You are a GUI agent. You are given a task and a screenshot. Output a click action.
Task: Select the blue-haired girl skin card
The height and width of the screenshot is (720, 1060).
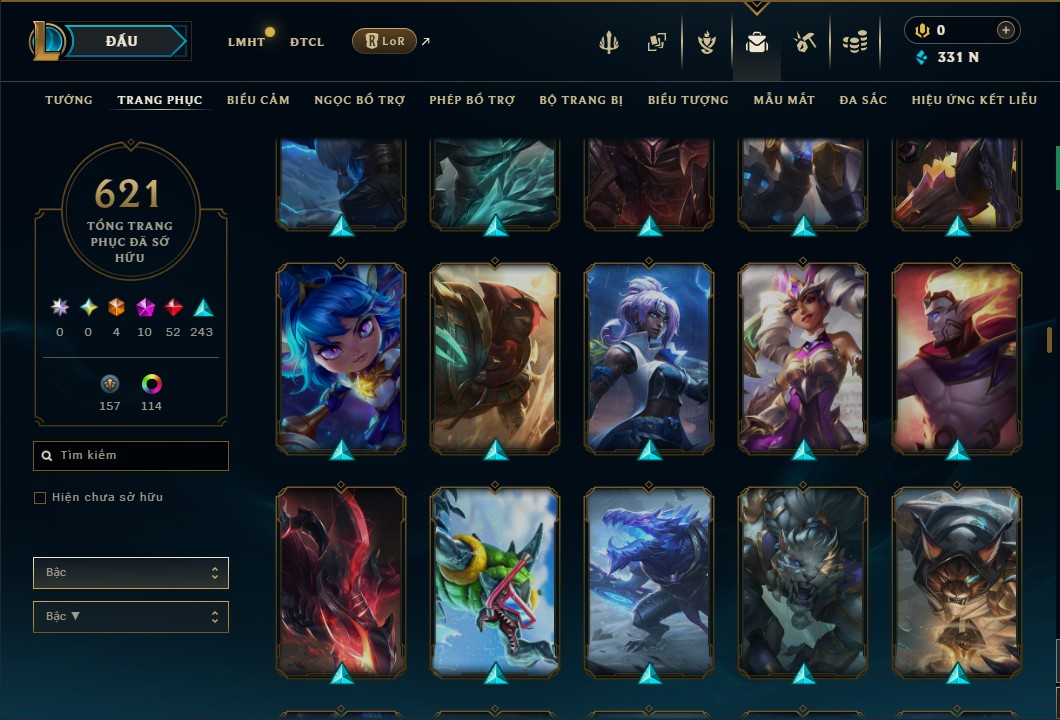pos(341,357)
